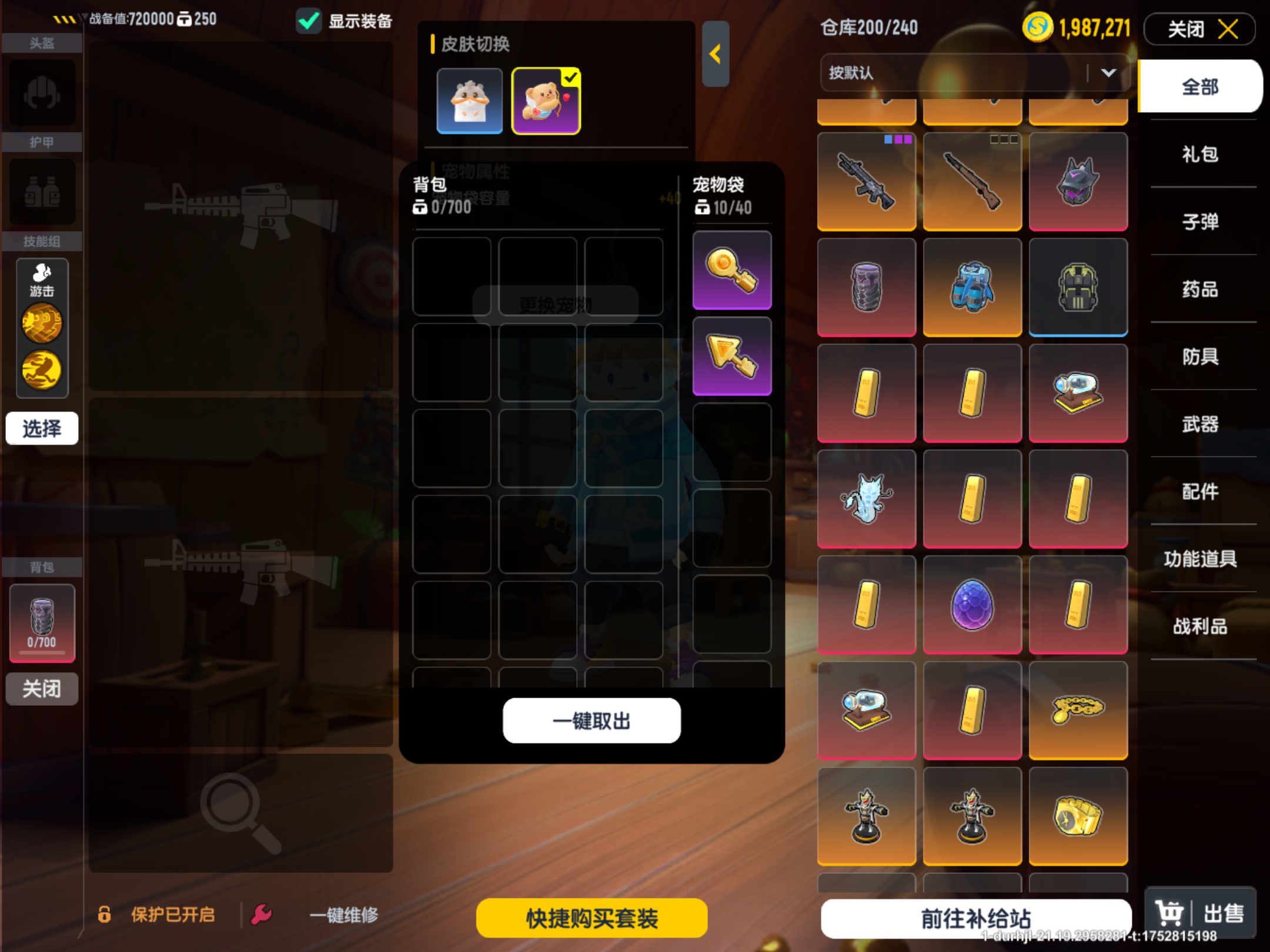Image resolution: width=1270 pixels, height=952 pixels.
Task: Select the helmet equipment slot
Action: pyautogui.click(x=41, y=93)
